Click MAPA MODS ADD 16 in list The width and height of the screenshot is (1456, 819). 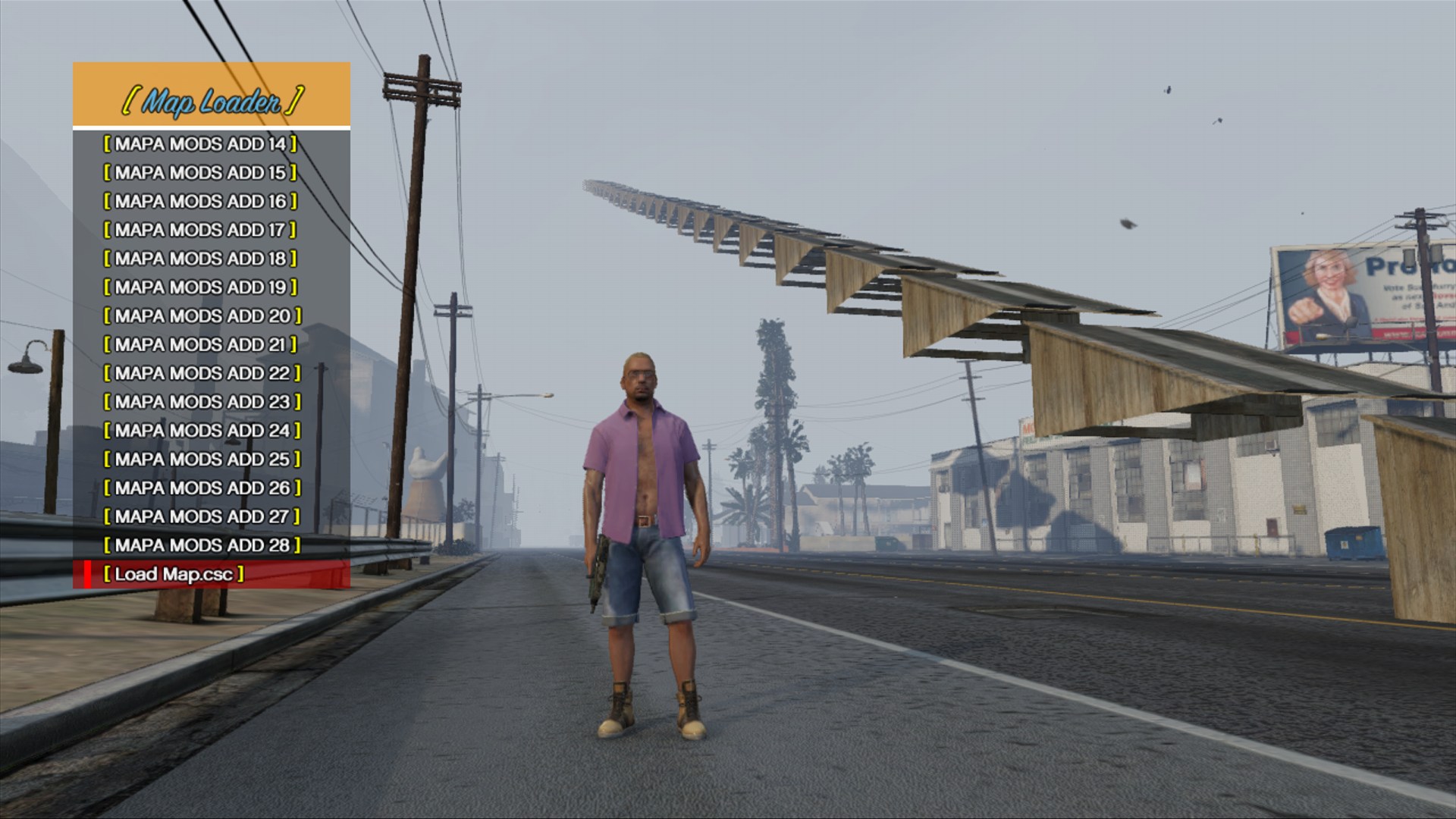pos(200,202)
